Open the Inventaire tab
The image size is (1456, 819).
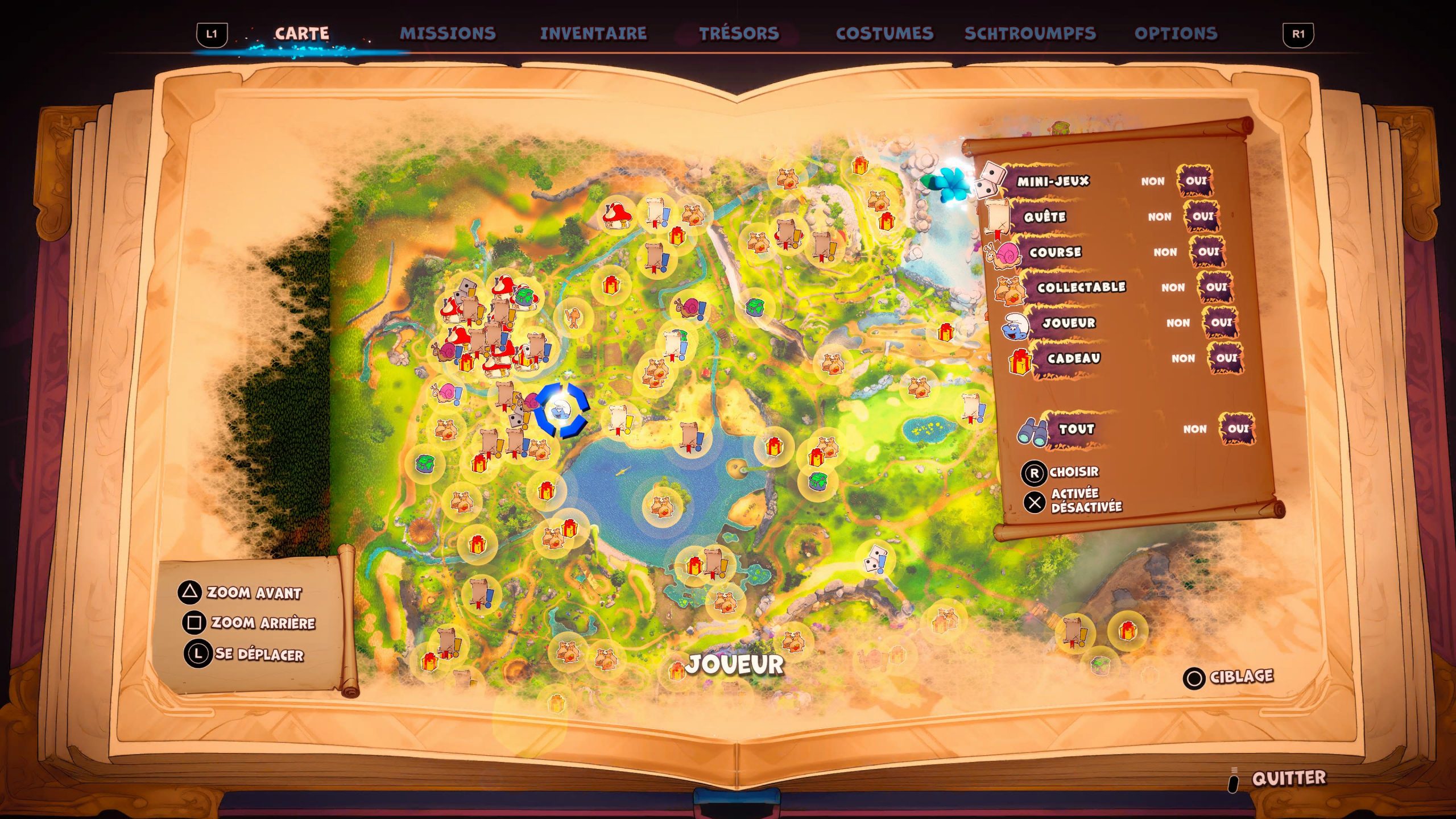point(593,34)
